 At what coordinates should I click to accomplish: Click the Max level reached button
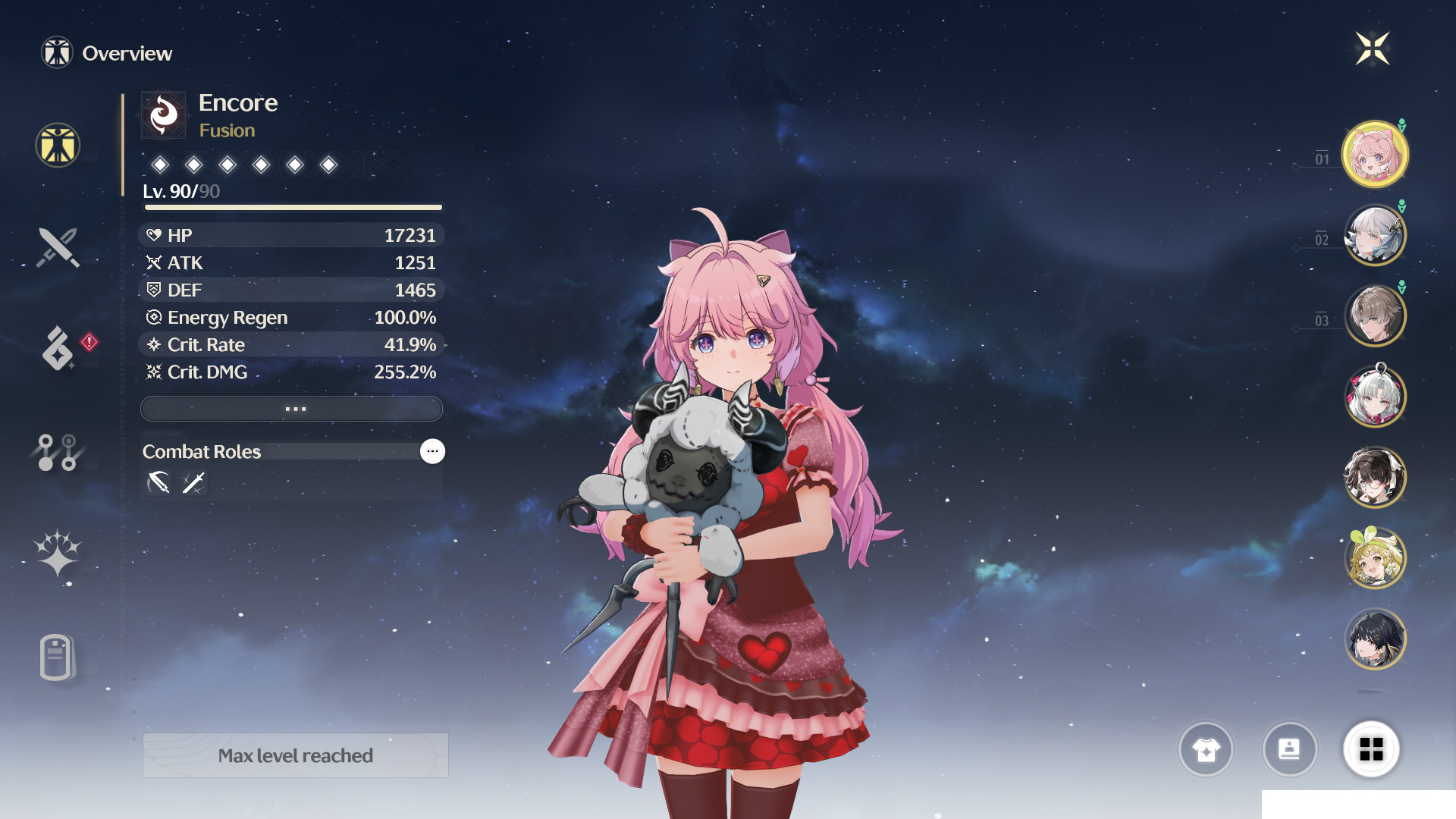(x=295, y=755)
